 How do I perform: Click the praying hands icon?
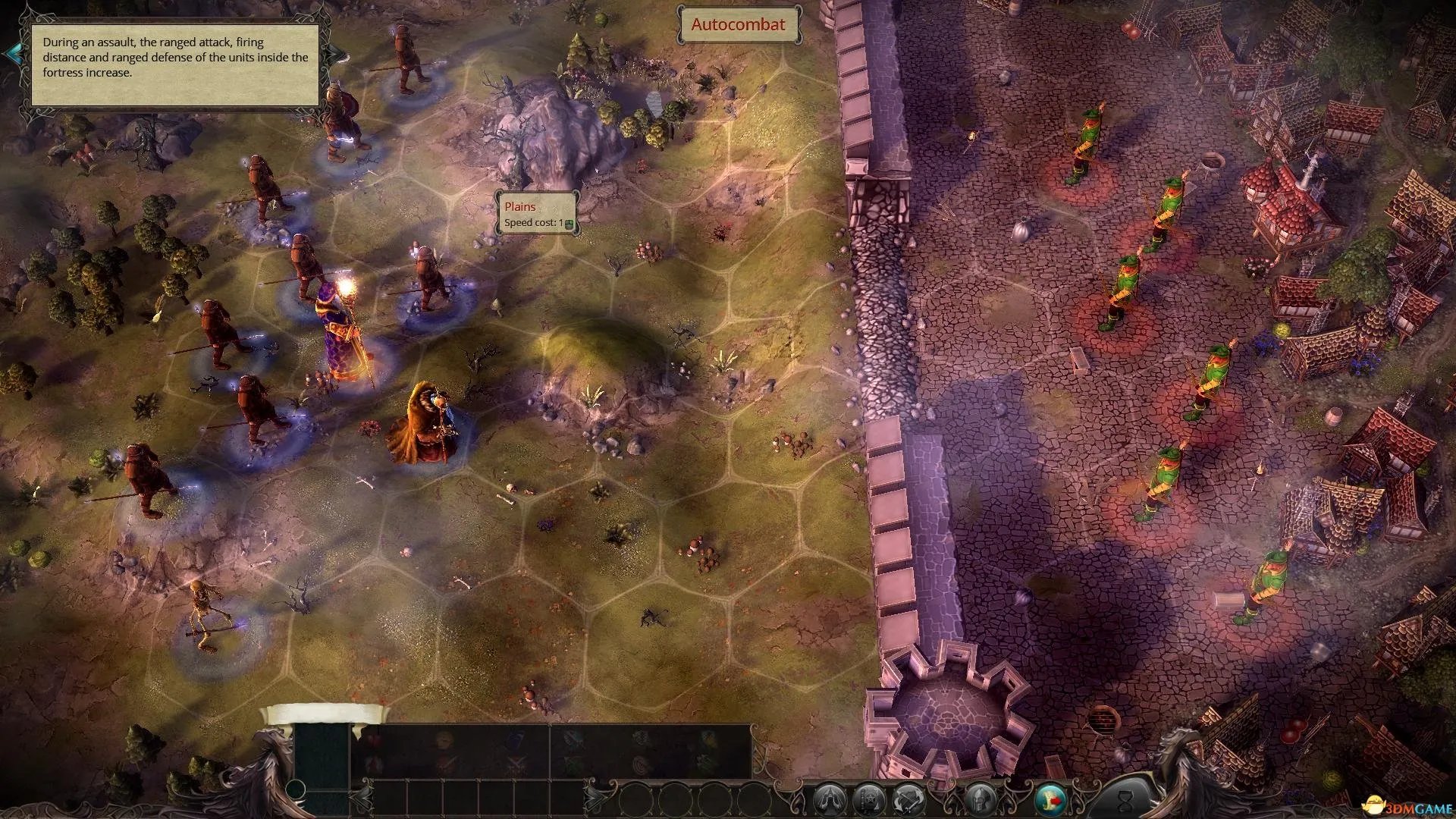point(829,799)
